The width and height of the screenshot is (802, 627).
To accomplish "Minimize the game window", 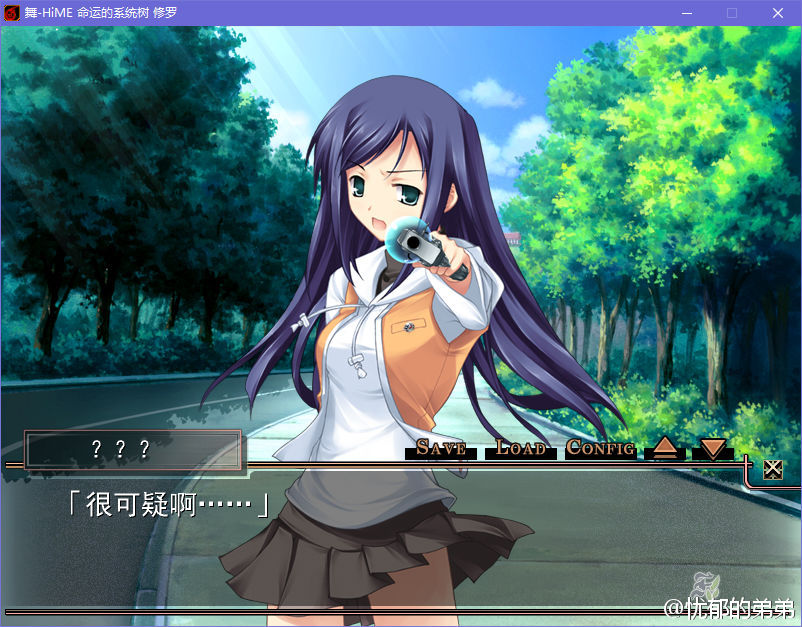I will coord(687,13).
